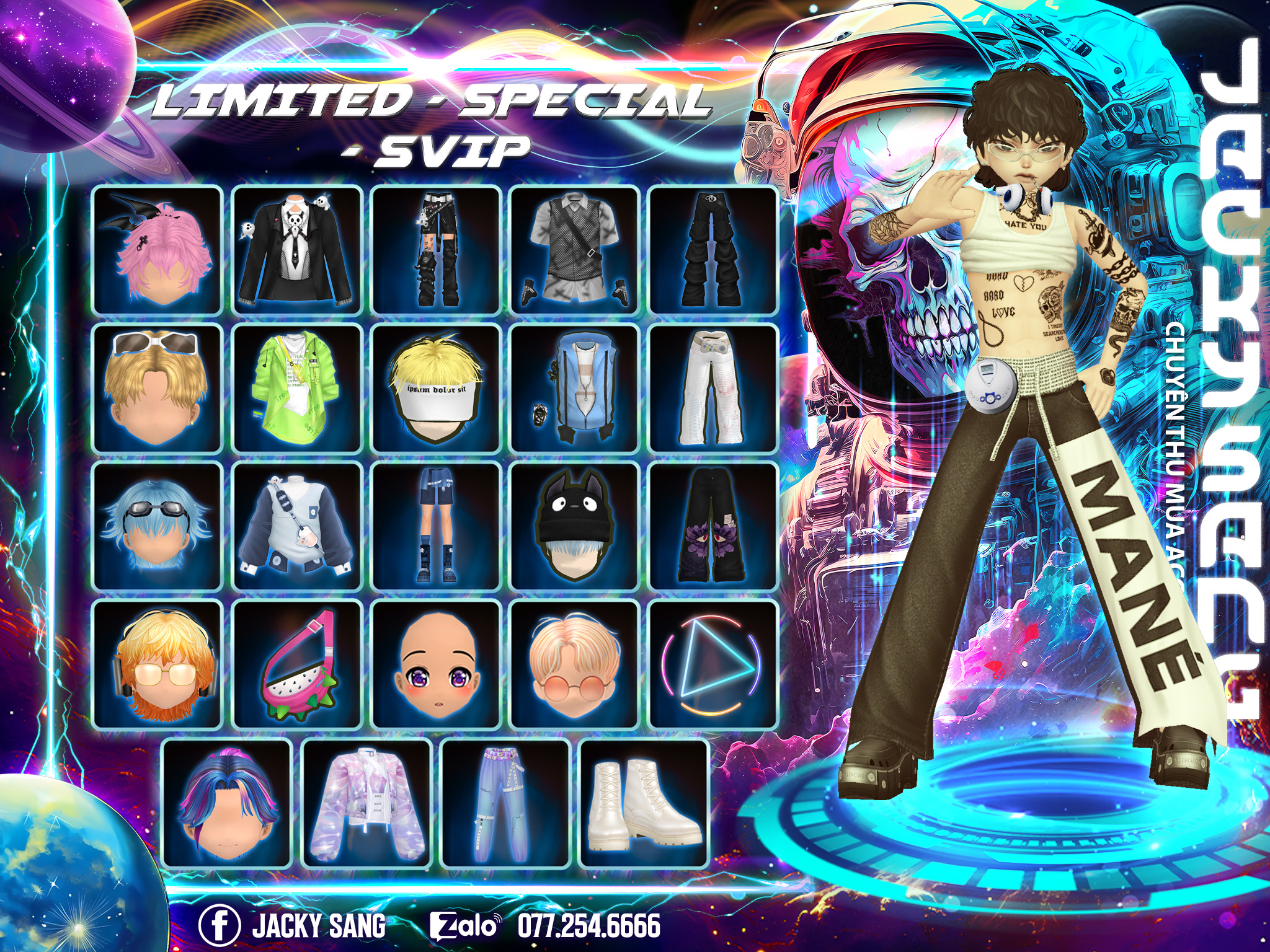Screen dimensions: 1270x952
Task: Pick the blue hair with goggles
Action: [157, 526]
